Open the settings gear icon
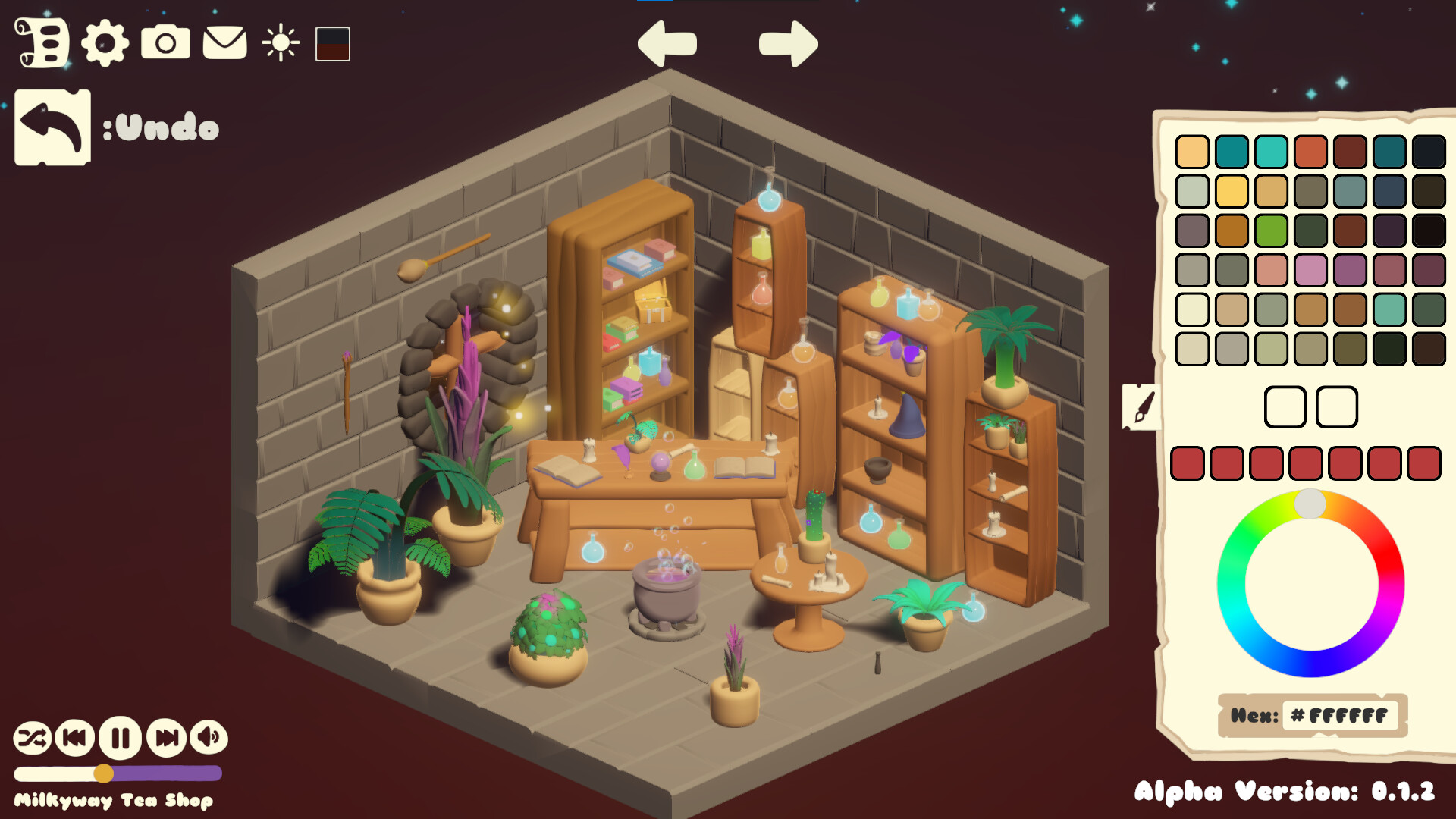The image size is (1456, 819). coord(104,44)
